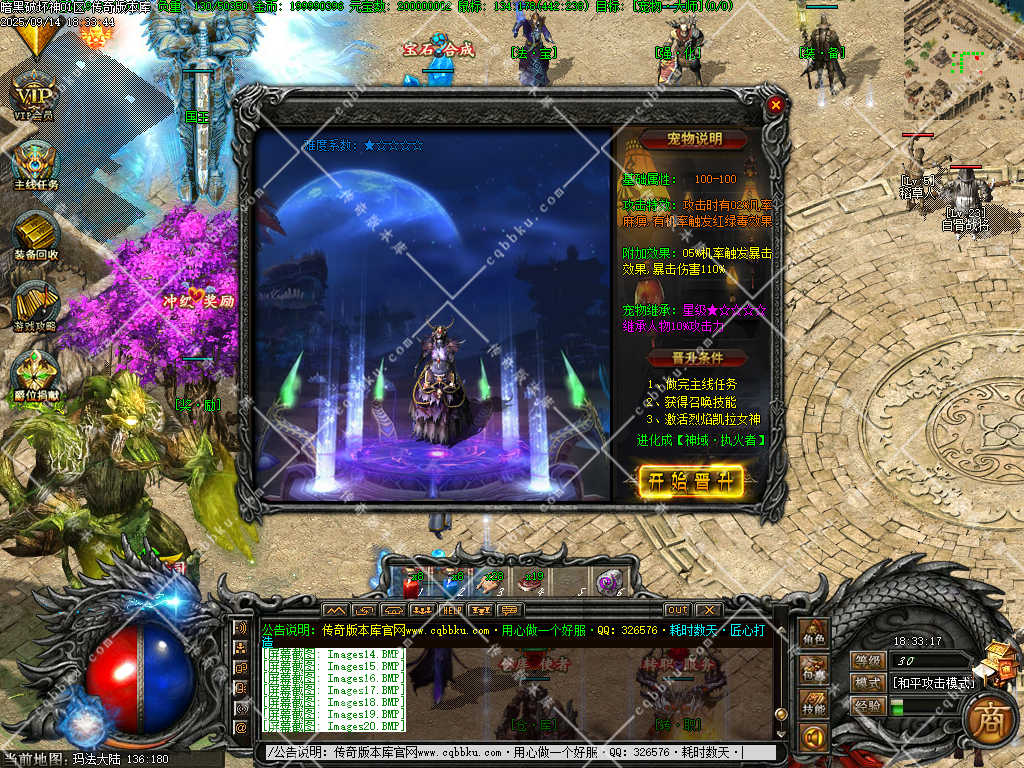Screen dimensions: 1024x768
Task: Click the OUT button above chat
Action: click(677, 610)
